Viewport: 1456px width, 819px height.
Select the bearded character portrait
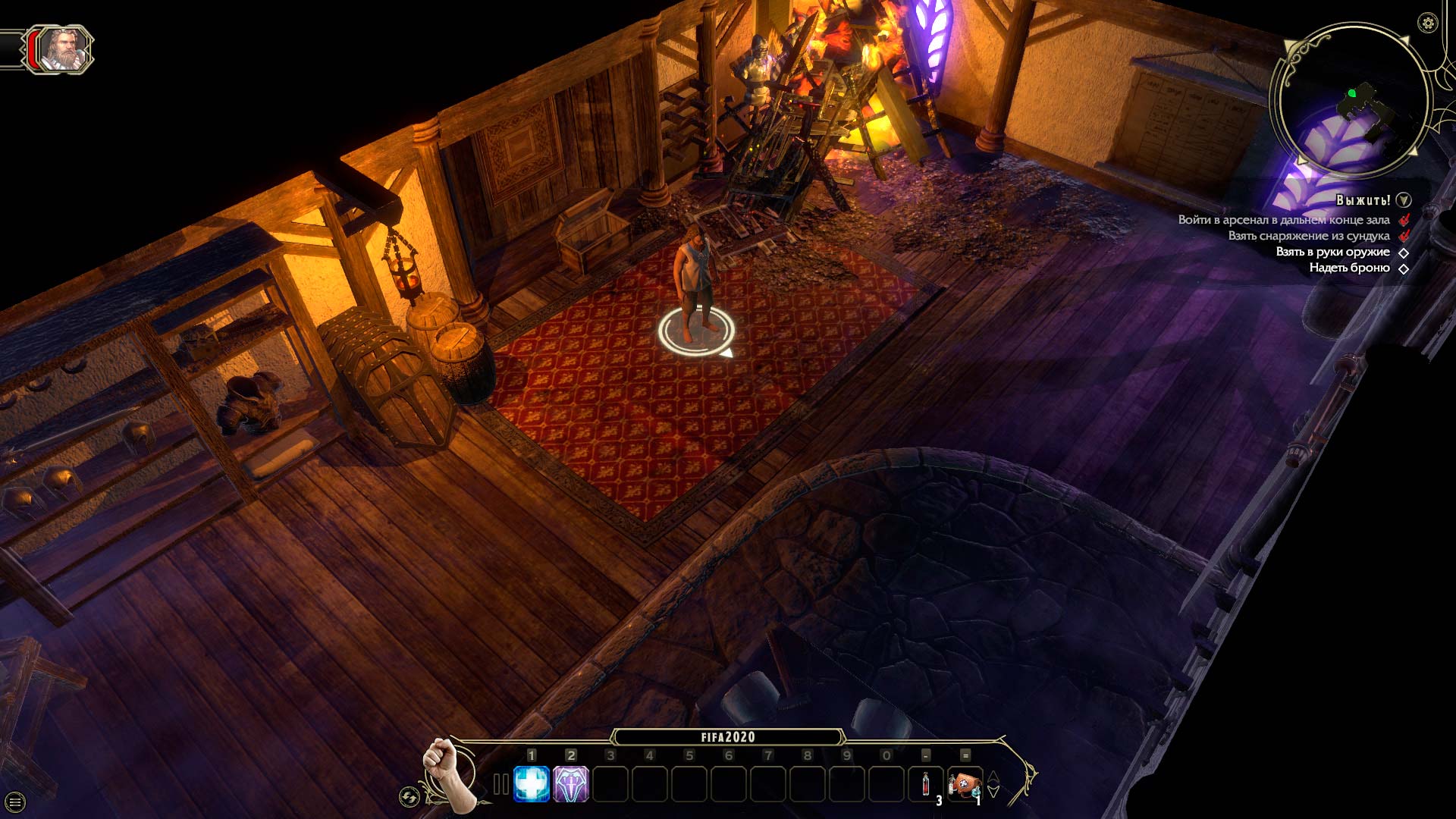click(63, 49)
